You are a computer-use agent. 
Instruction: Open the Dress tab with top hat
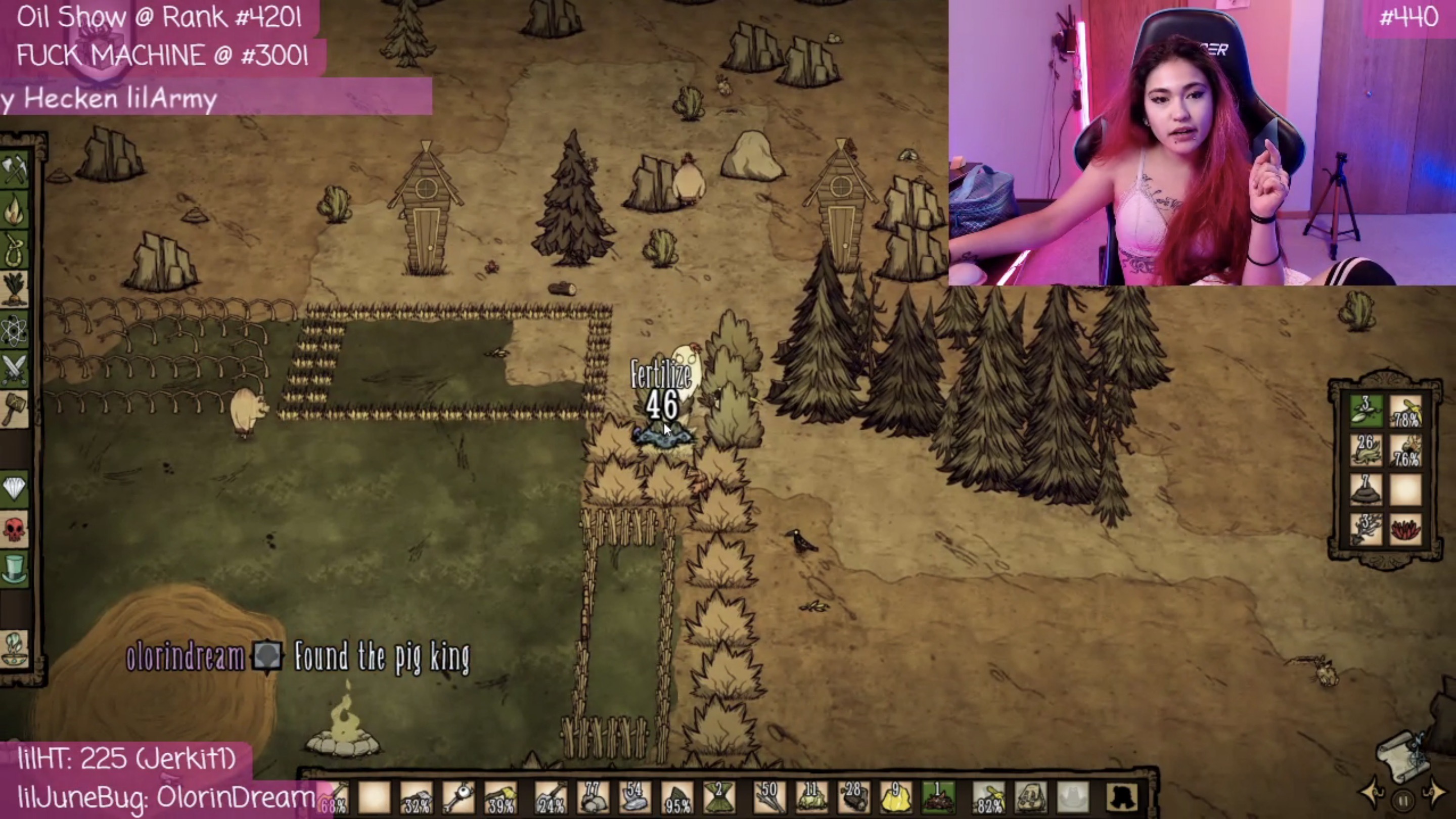(15, 567)
